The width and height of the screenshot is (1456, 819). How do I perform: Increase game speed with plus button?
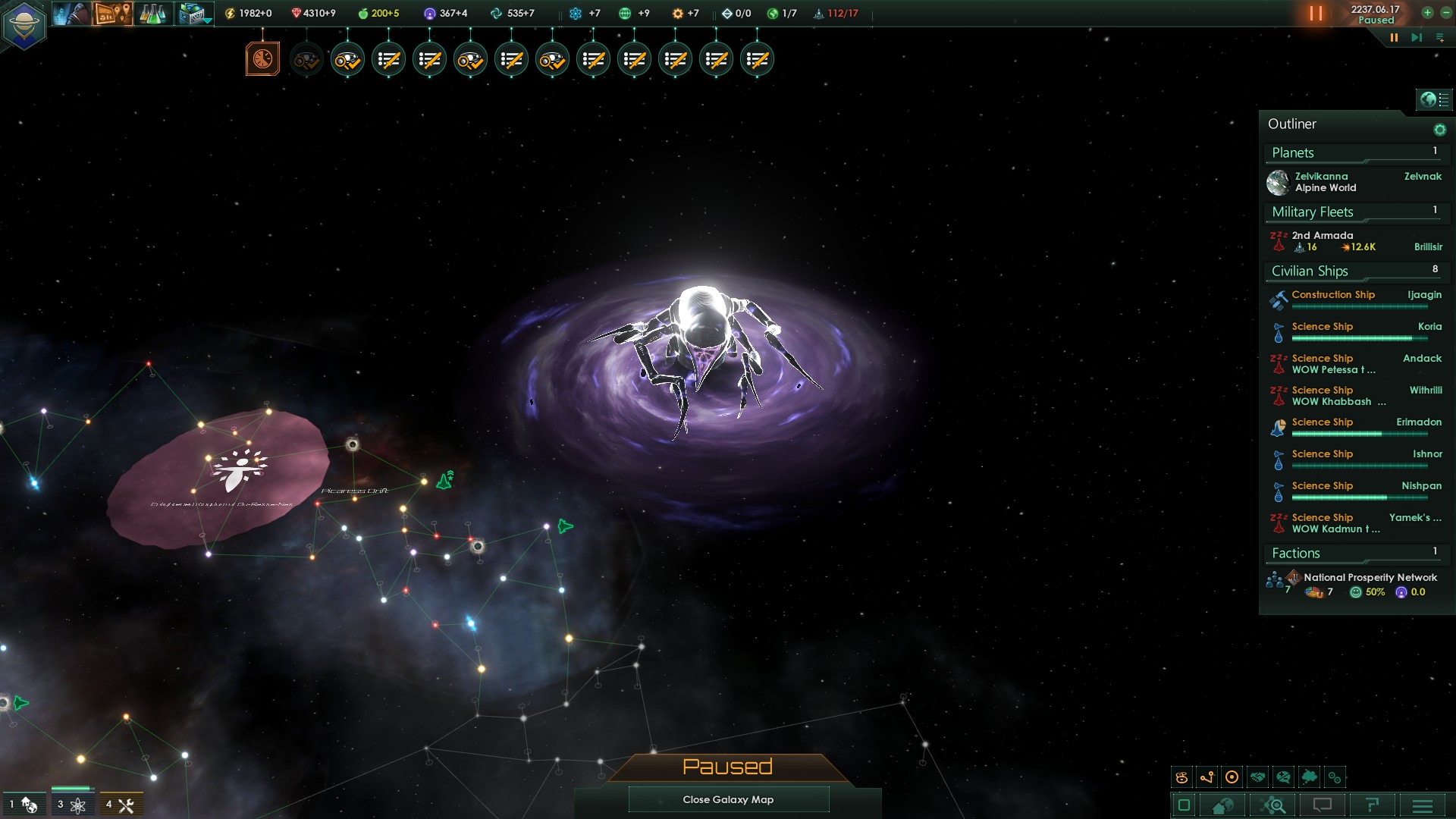tap(1427, 13)
